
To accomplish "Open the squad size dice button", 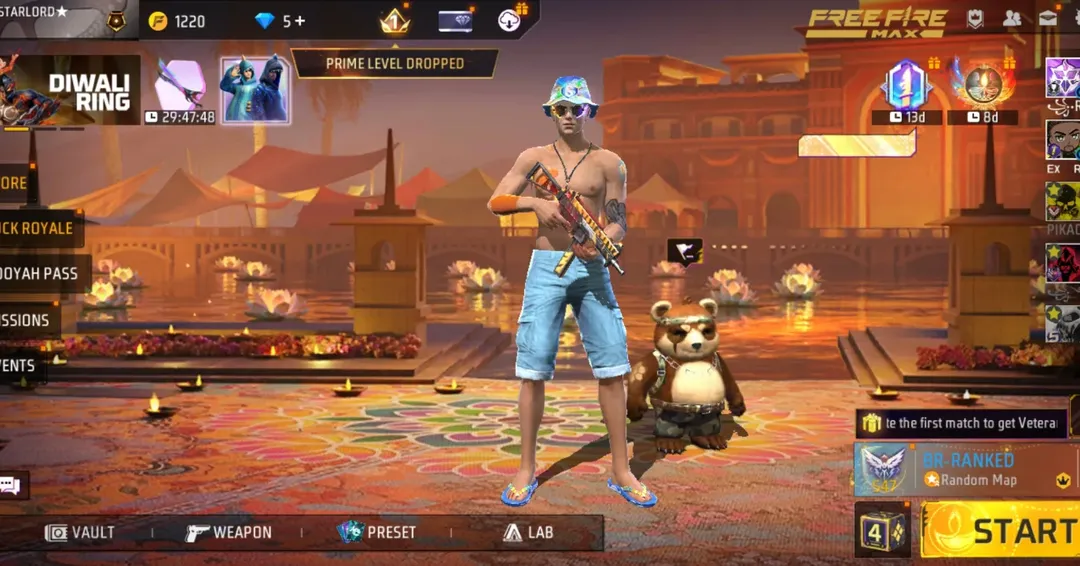I will click(x=882, y=530).
